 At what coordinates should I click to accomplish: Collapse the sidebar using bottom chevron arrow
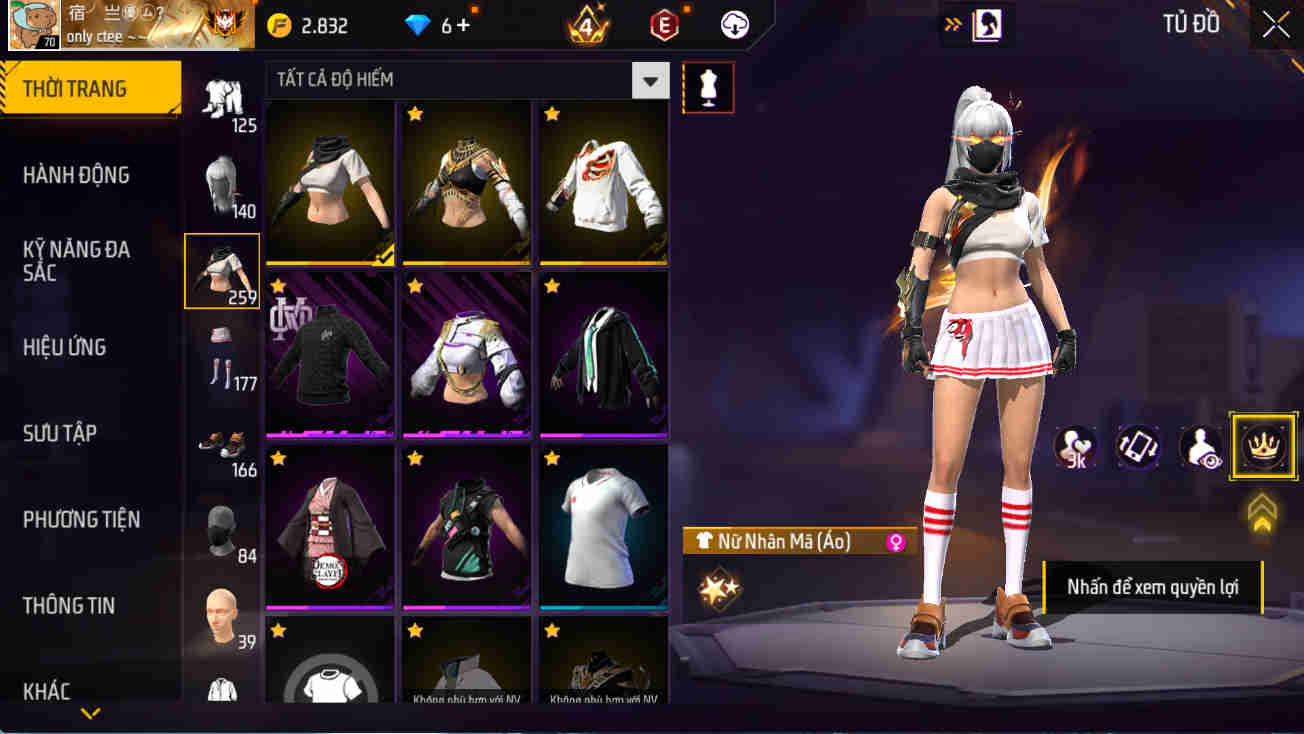pyautogui.click(x=91, y=713)
